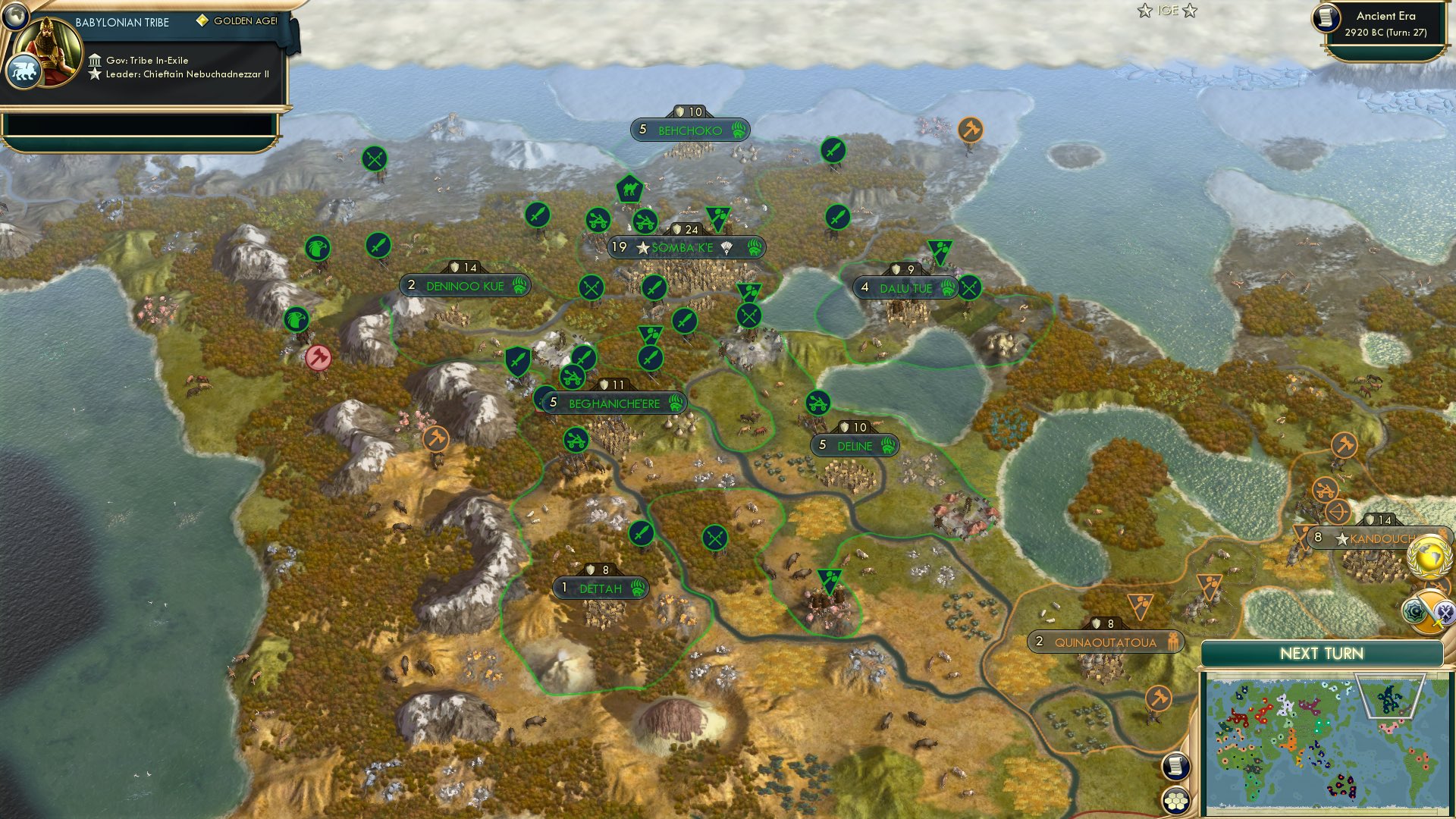Click a barbarian encampment hammer icon on the map
The width and height of the screenshot is (1456, 819).
pos(969,129)
